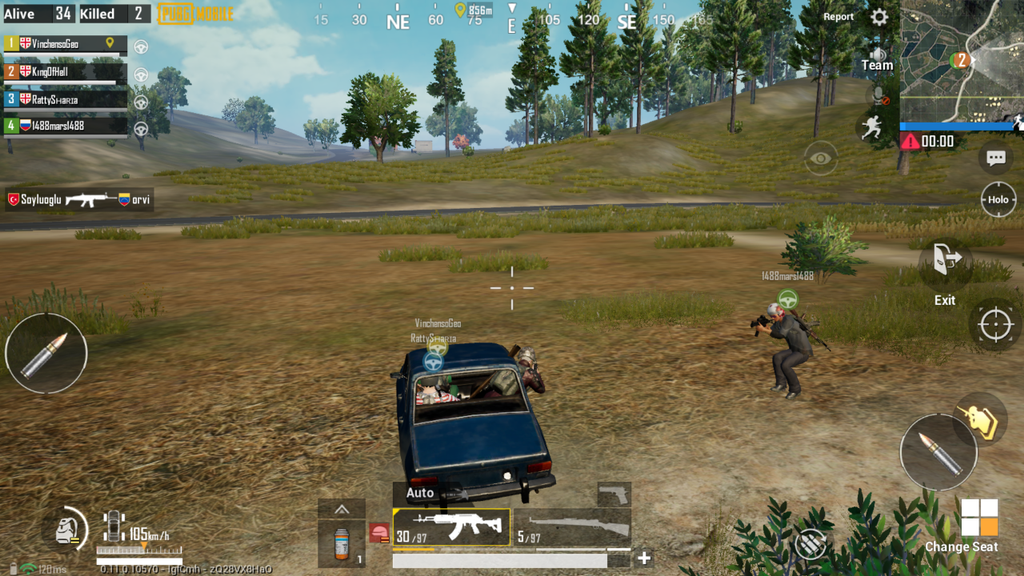Use the painkiller healing item
The height and width of the screenshot is (576, 1024).
(x=342, y=544)
